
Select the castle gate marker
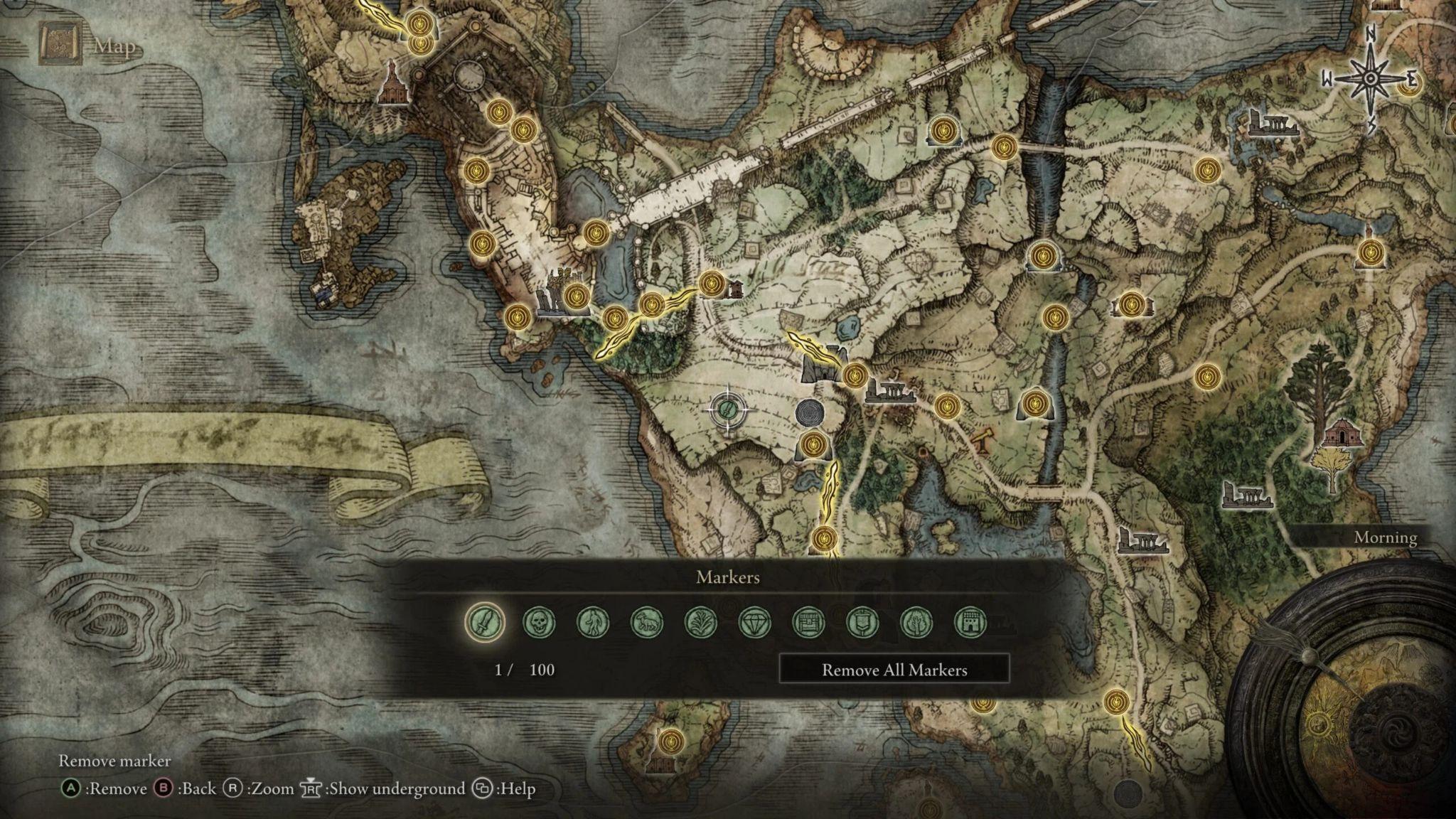(971, 623)
